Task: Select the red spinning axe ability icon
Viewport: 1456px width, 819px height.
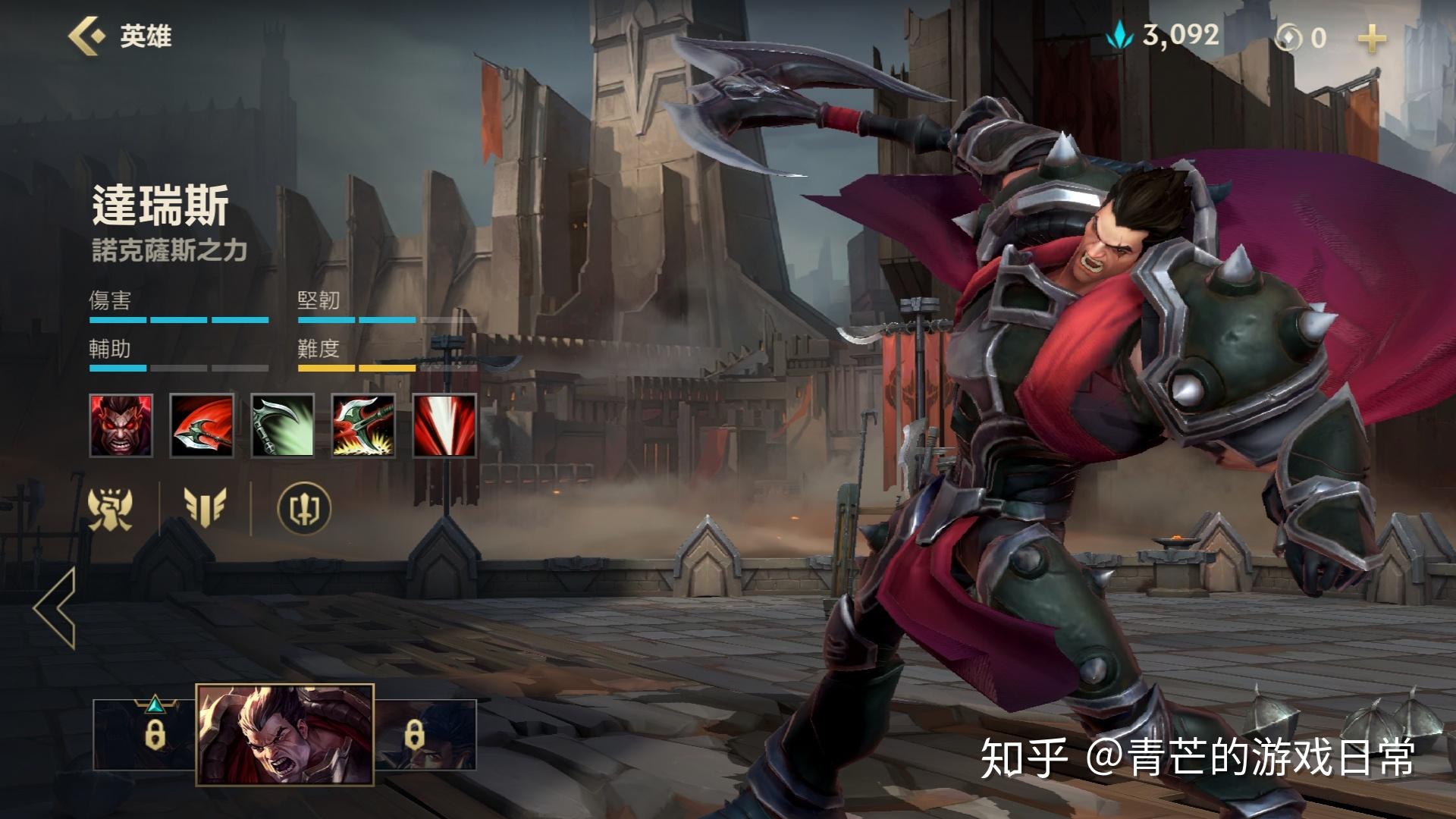Action: pyautogui.click(x=202, y=425)
